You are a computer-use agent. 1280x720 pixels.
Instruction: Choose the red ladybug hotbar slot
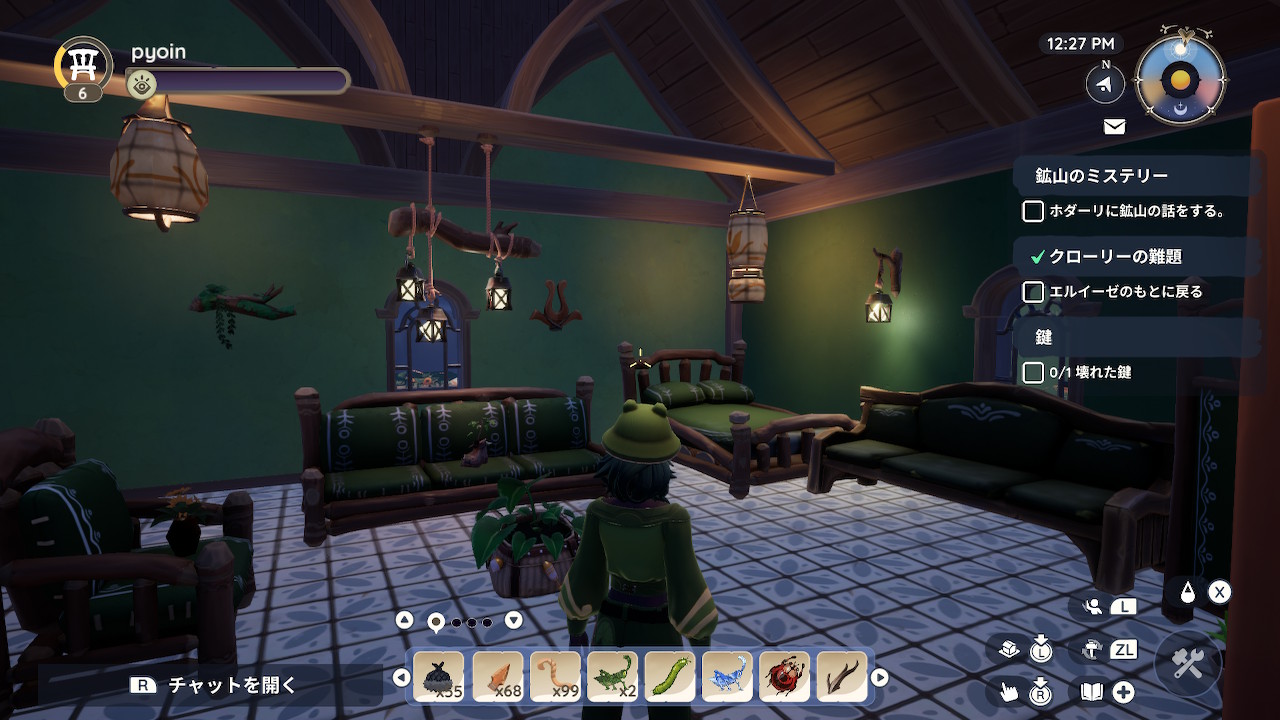[x=785, y=677]
